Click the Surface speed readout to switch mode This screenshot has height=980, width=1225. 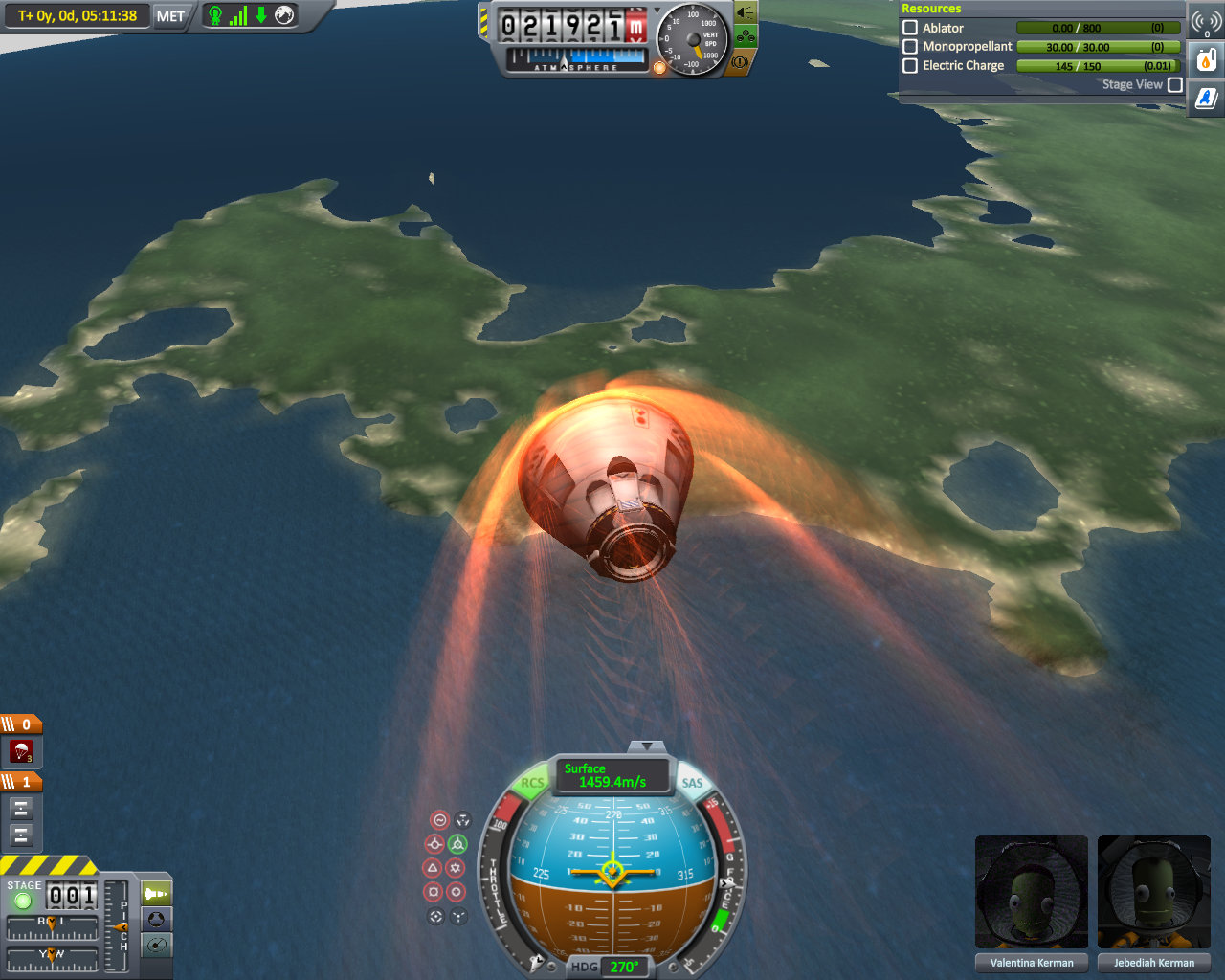(612, 775)
